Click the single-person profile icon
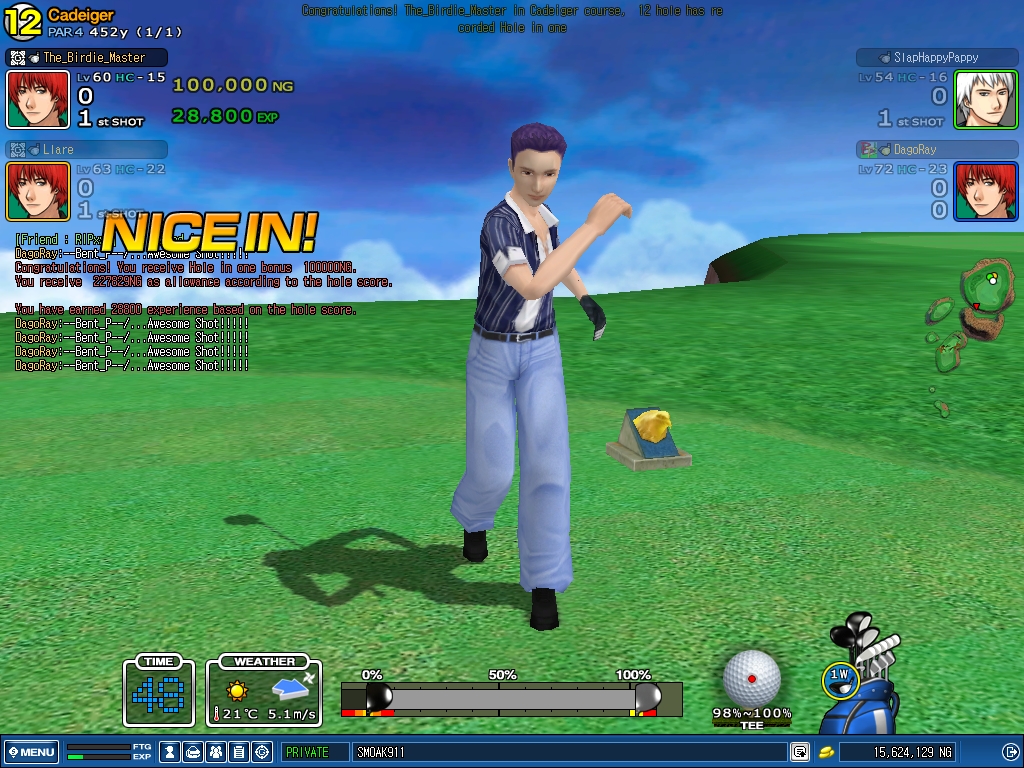This screenshot has height=768, width=1024. tap(170, 752)
